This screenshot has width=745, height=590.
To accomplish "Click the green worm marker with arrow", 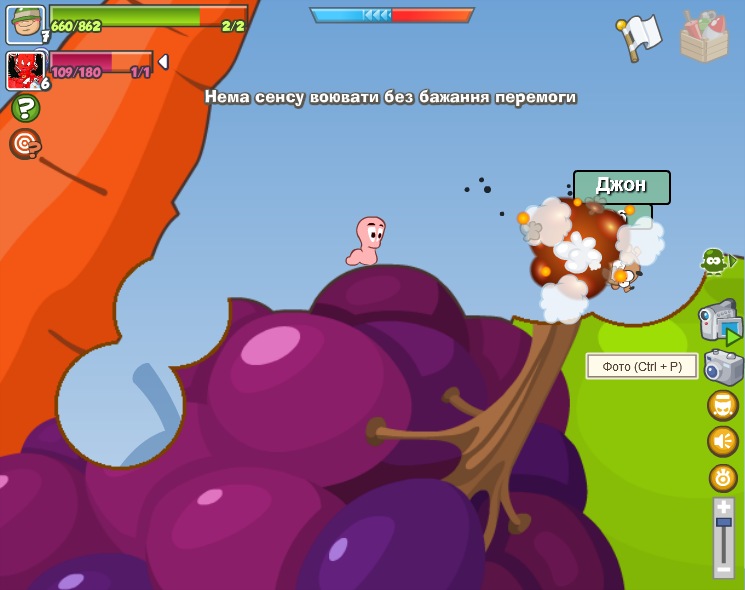I will [x=716, y=262].
